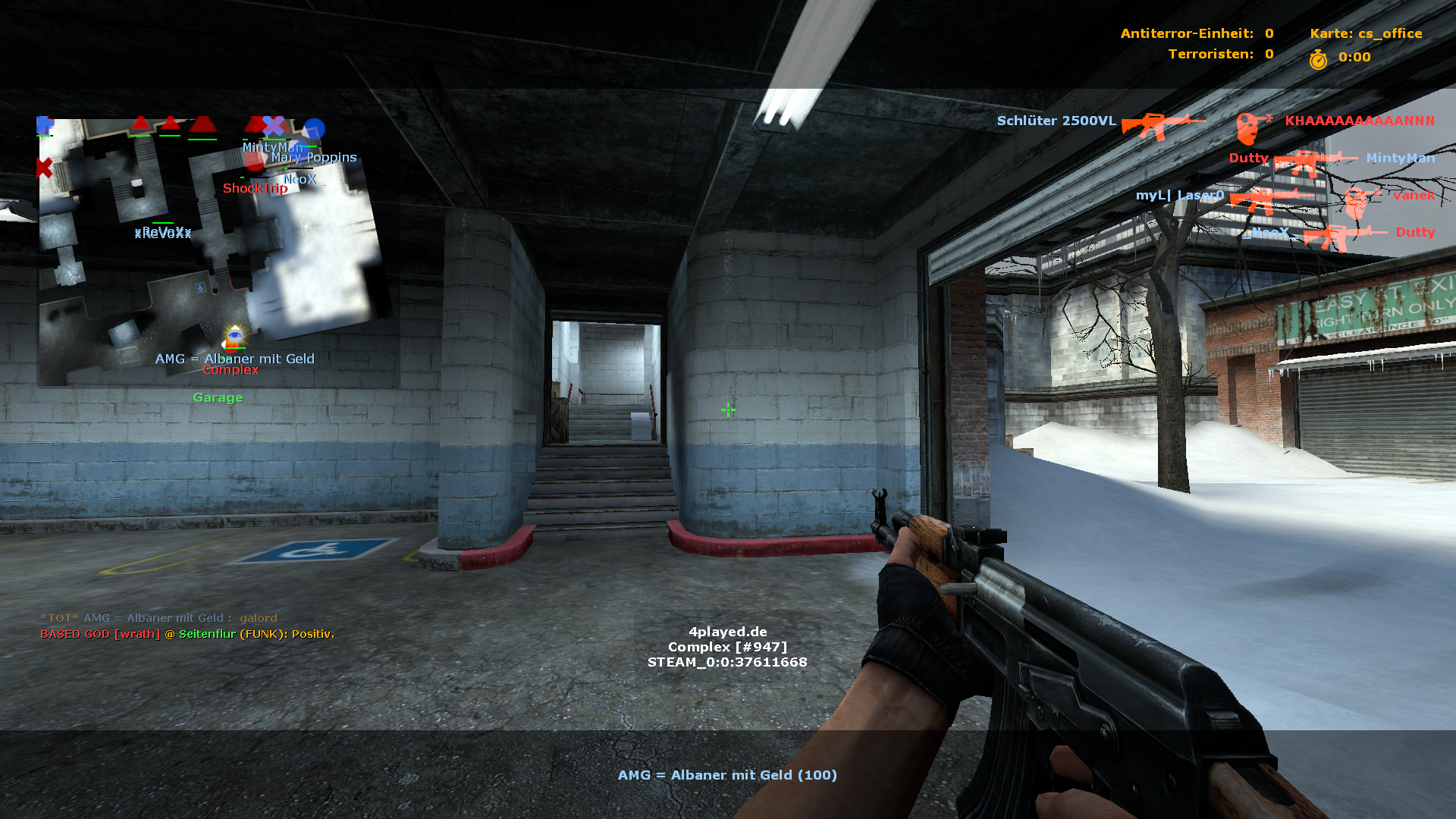Select the green Garage location label
1456x819 pixels.
coord(218,397)
